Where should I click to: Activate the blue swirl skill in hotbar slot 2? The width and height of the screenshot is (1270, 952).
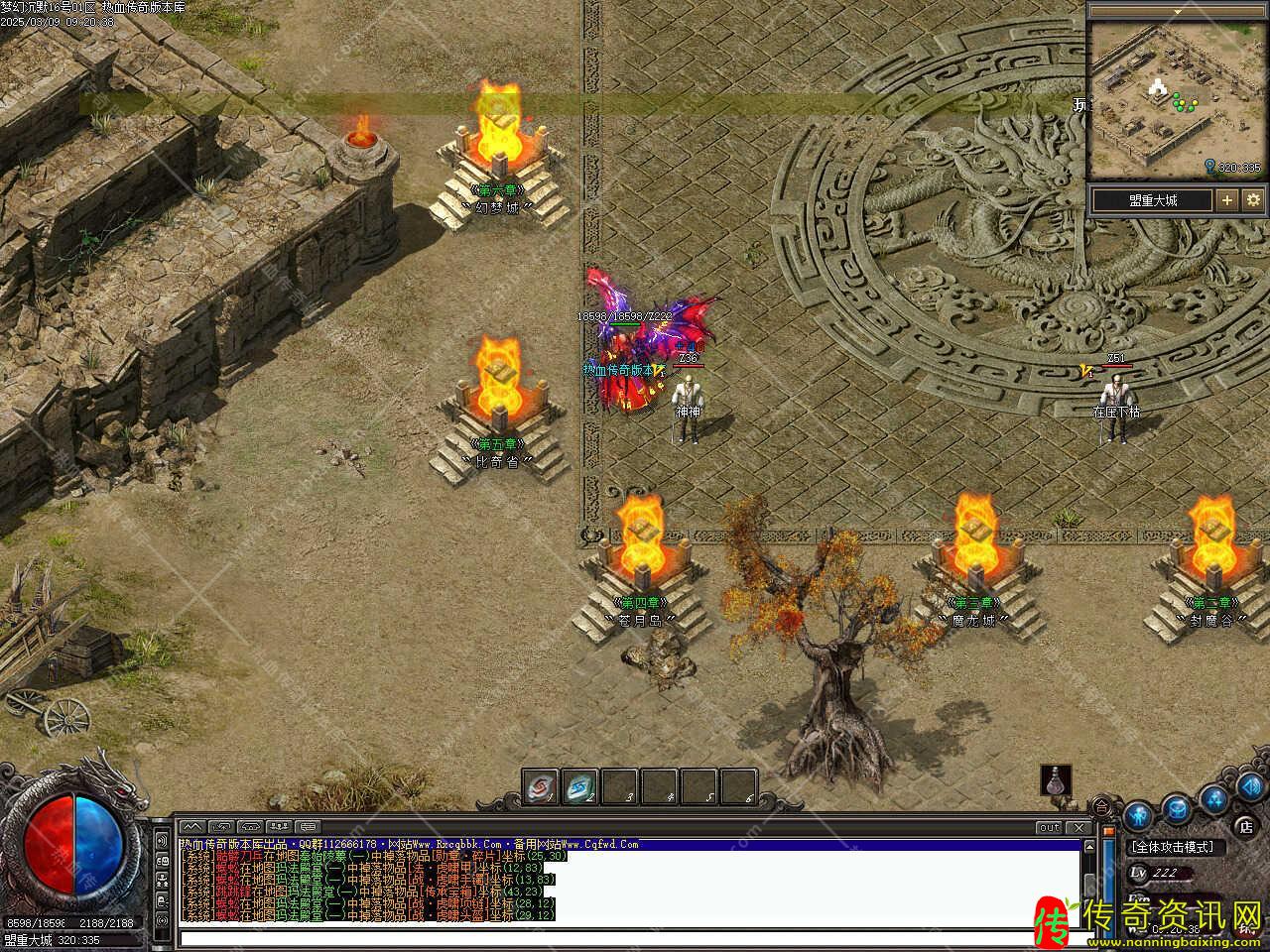(580, 787)
